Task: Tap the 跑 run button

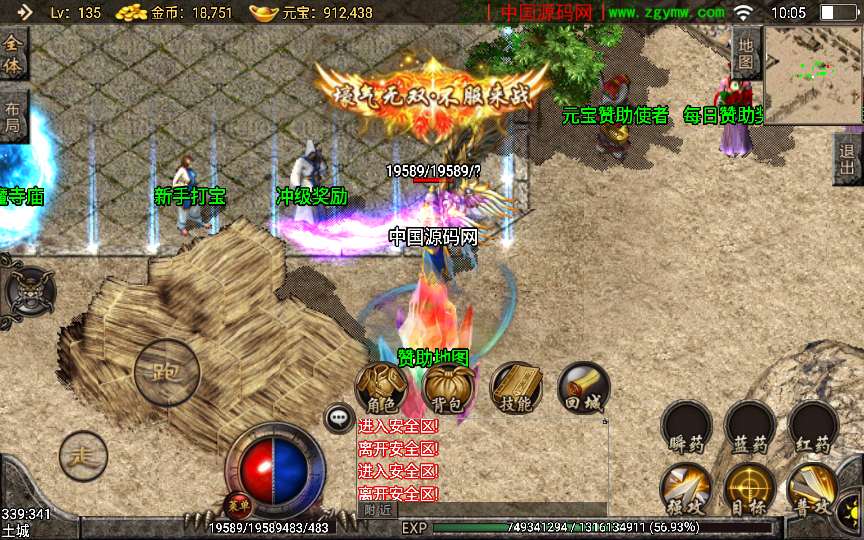Action: click(x=167, y=372)
